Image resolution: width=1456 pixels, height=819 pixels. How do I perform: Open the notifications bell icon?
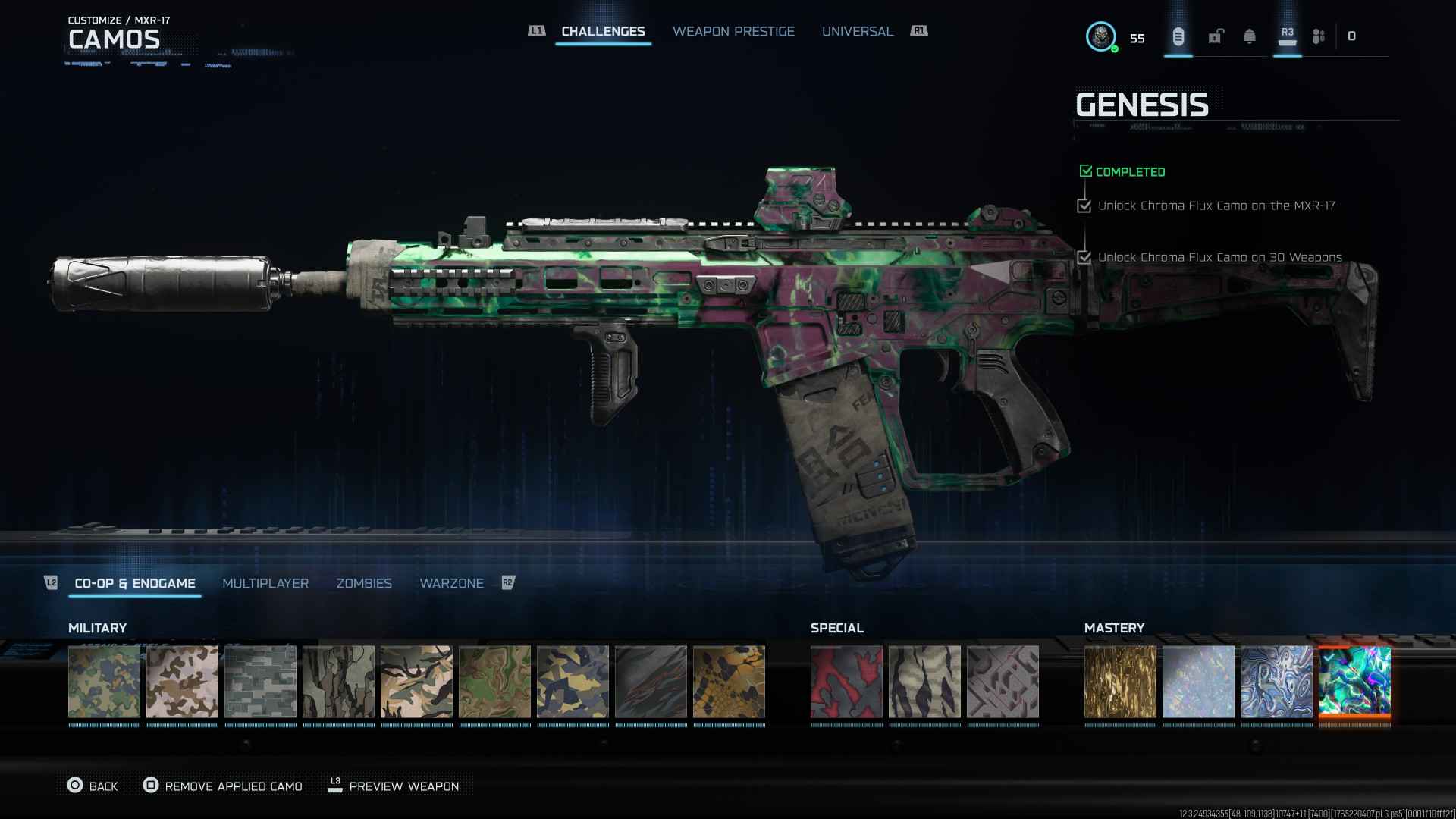(x=1249, y=36)
